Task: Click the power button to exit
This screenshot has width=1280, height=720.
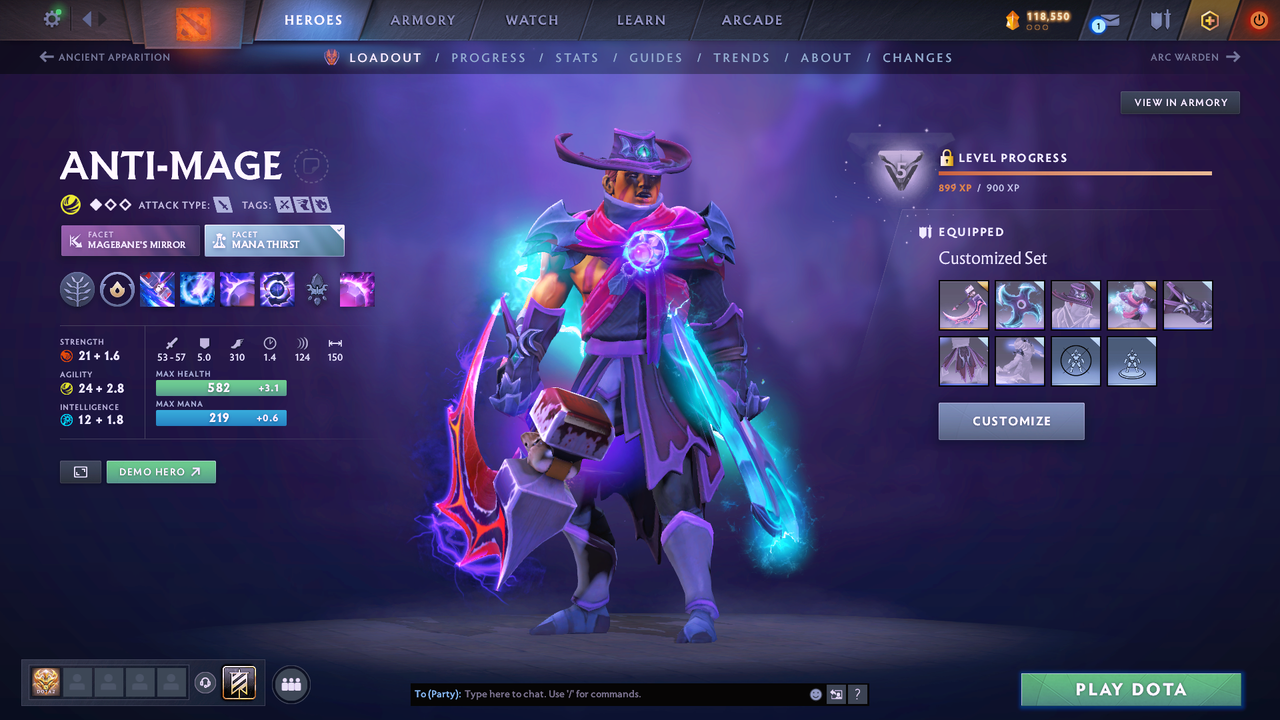Action: 1258,19
